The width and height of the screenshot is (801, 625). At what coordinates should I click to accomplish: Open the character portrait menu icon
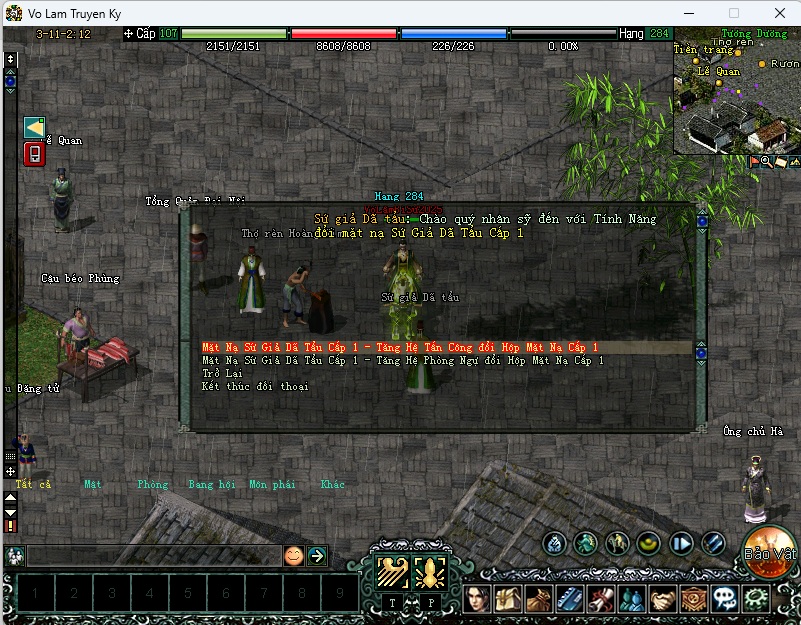(x=476, y=599)
